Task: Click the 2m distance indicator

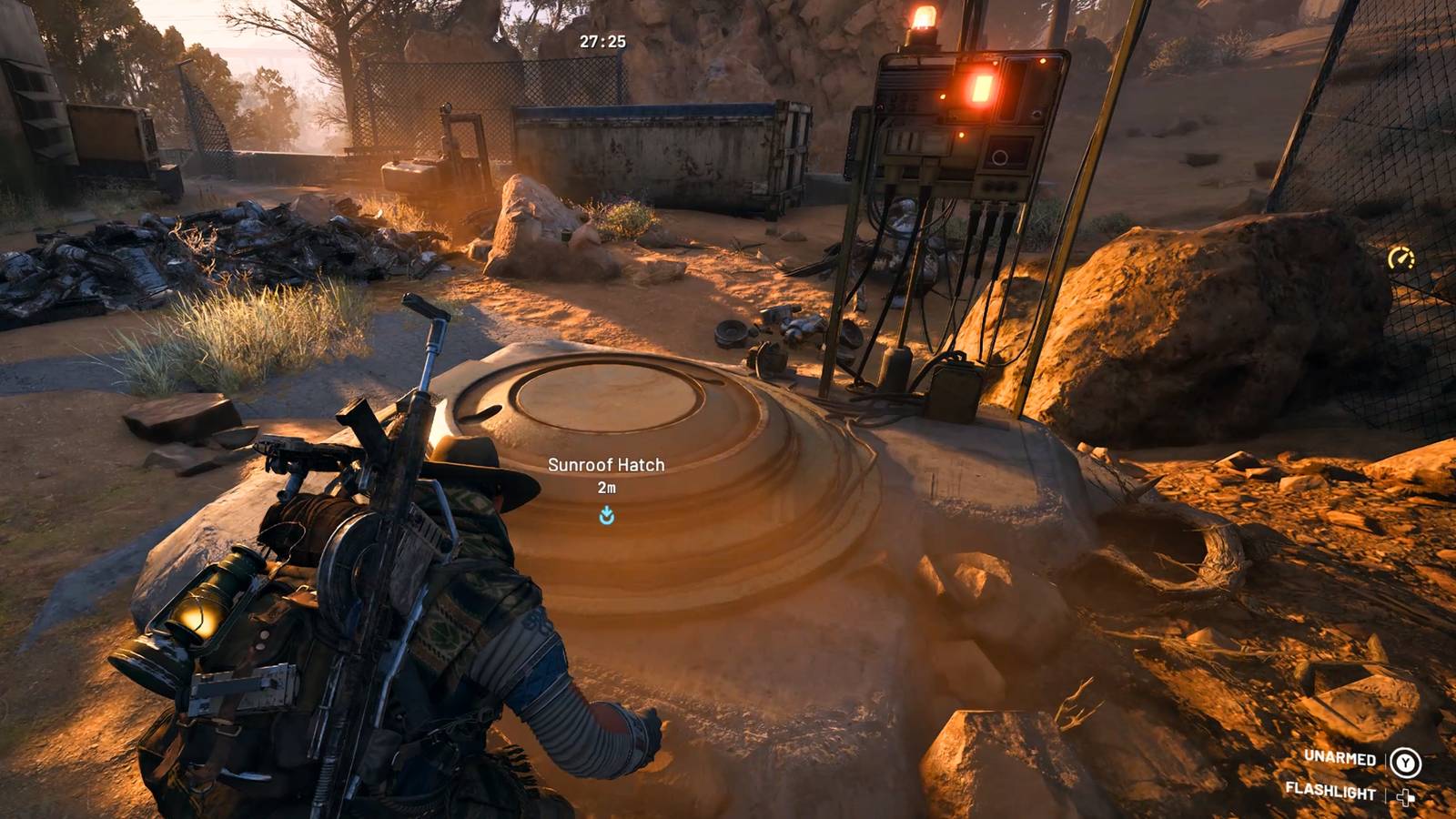Action: 605,488
